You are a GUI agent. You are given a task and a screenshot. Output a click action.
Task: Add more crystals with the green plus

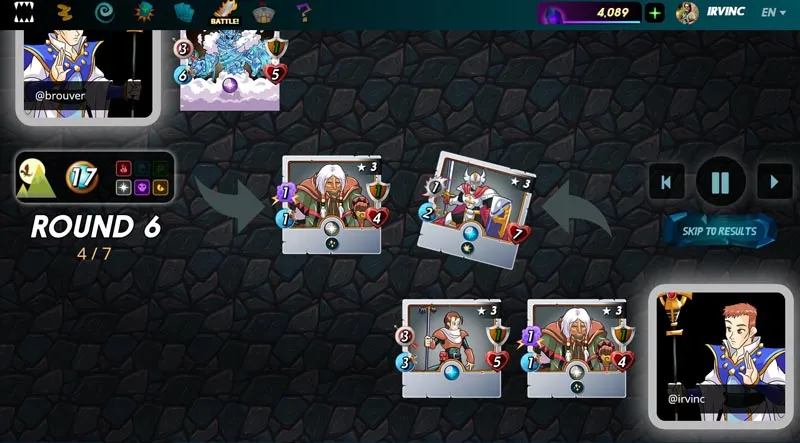(654, 13)
